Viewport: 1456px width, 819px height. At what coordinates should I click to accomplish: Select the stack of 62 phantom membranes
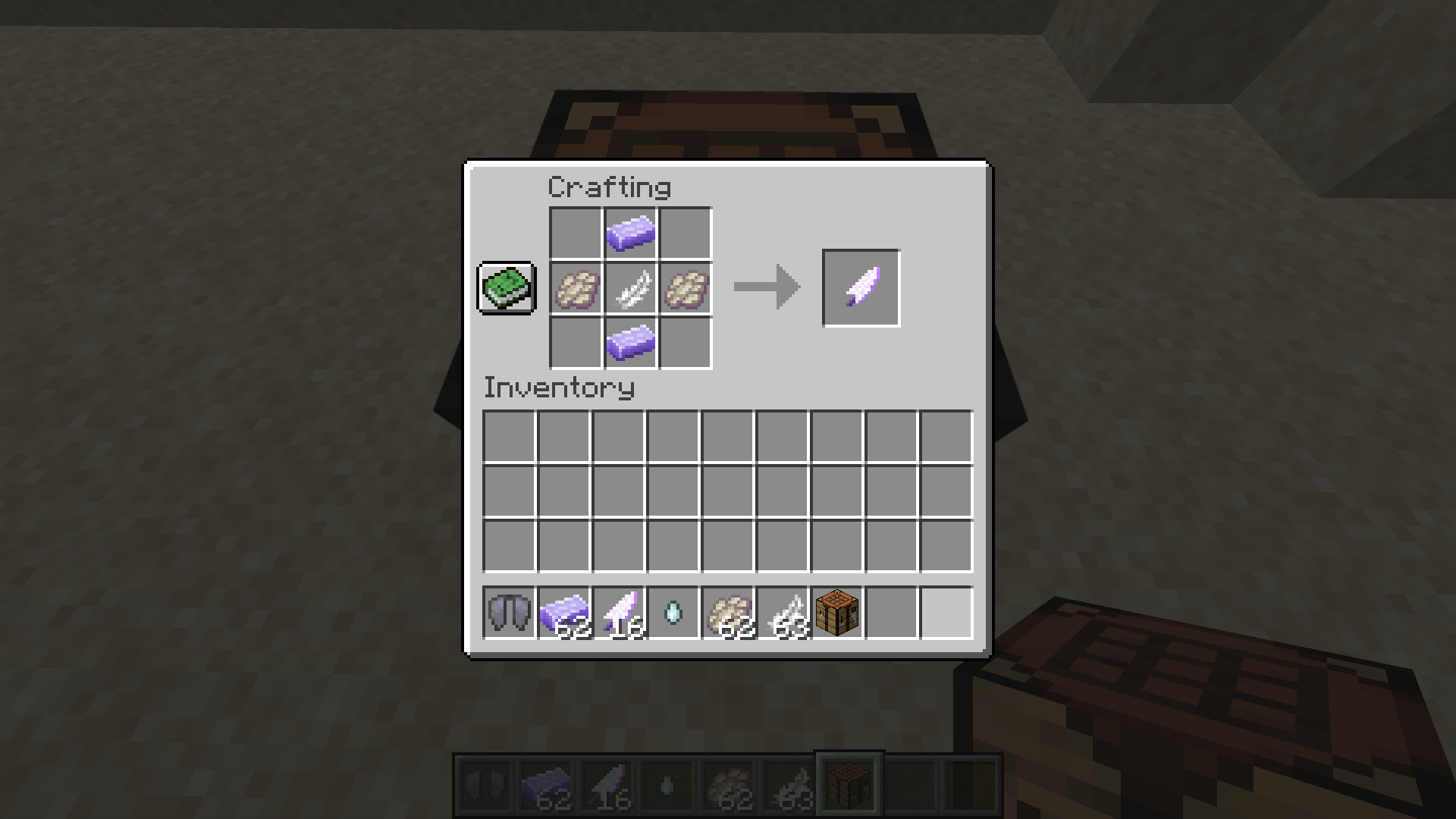pyautogui.click(x=726, y=613)
